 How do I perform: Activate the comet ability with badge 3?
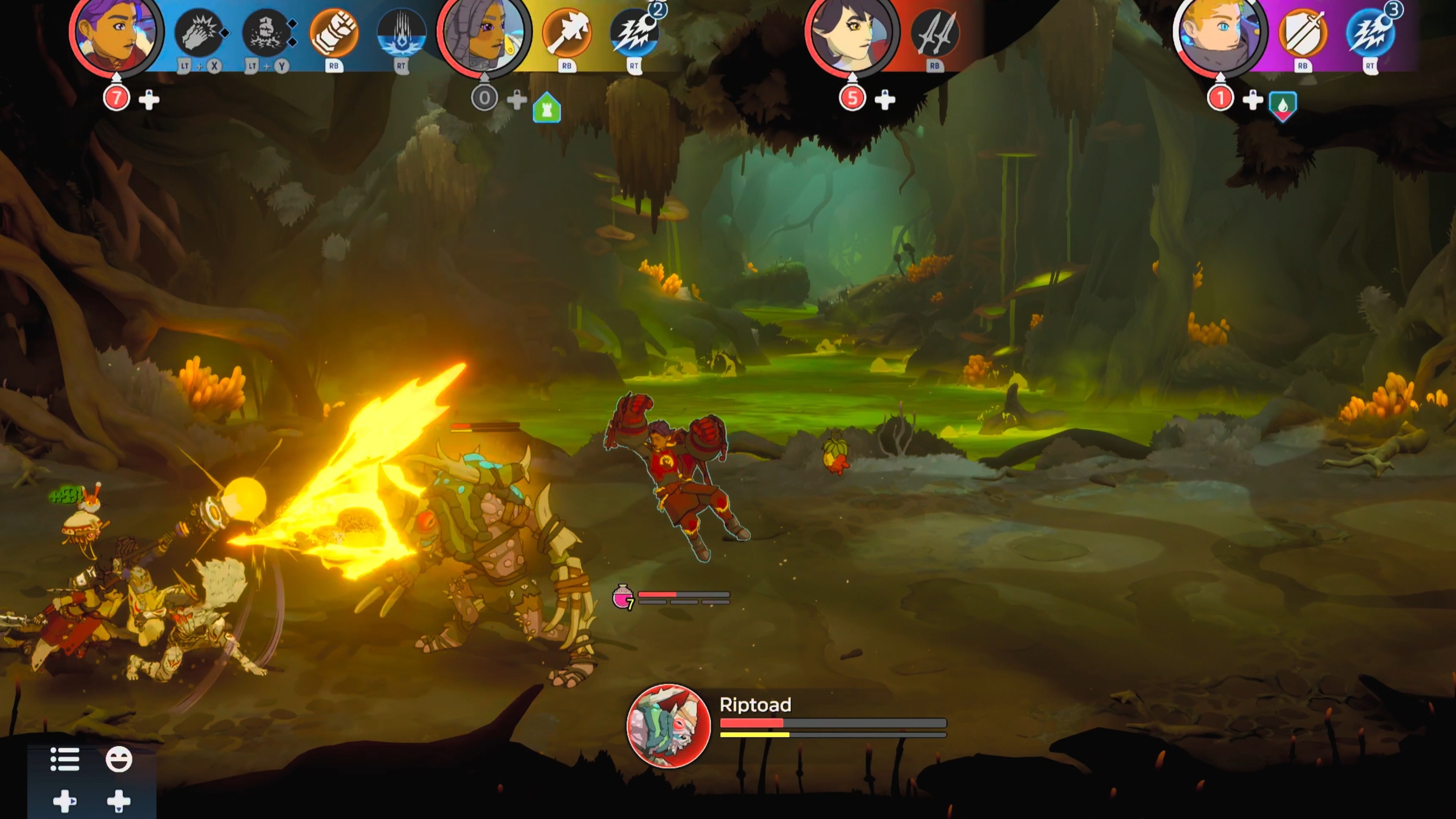(1370, 33)
